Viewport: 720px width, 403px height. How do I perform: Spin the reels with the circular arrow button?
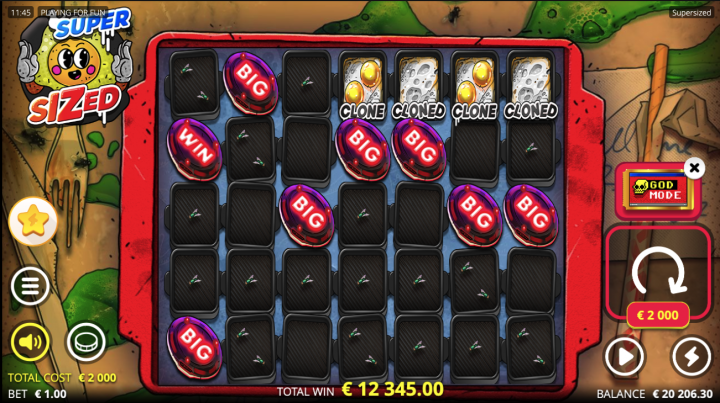(x=658, y=268)
